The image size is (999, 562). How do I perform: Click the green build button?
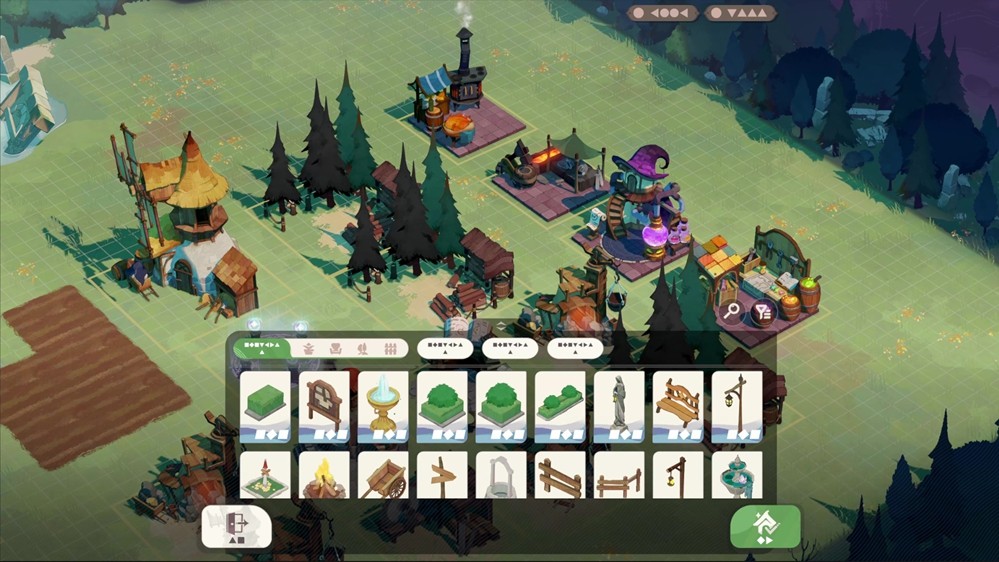(x=765, y=526)
